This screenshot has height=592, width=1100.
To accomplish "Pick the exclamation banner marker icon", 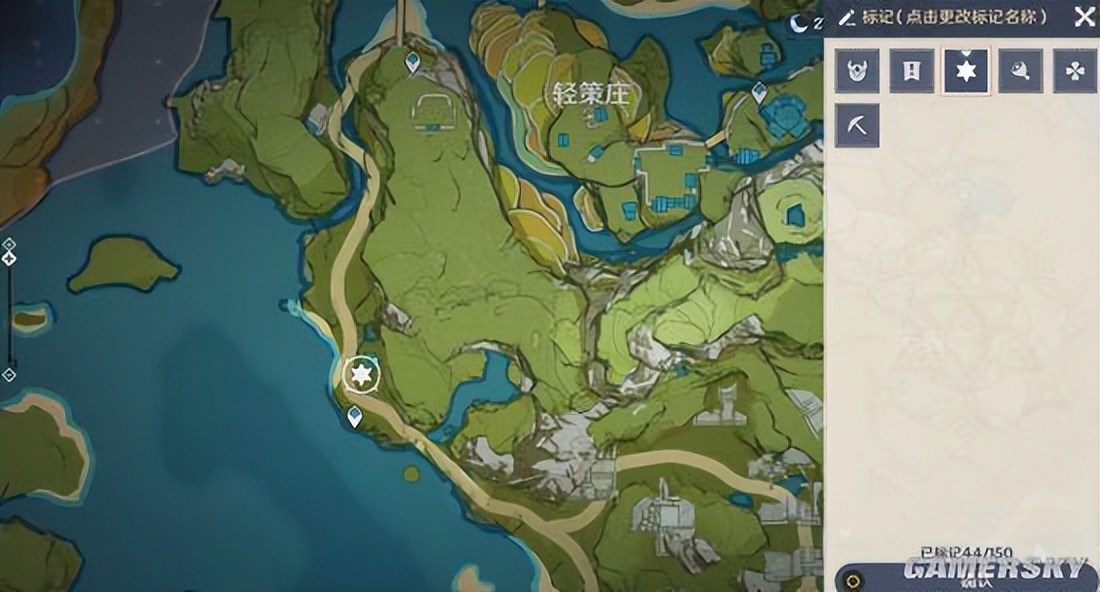I will pyautogui.click(x=912, y=71).
